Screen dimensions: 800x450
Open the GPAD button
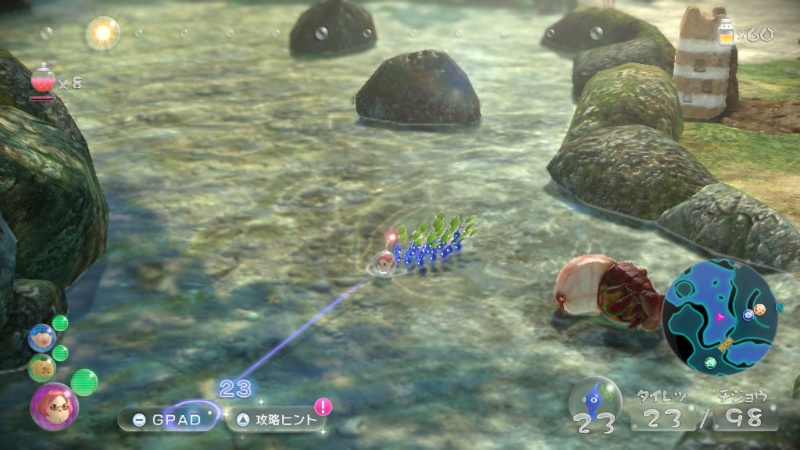[167, 419]
